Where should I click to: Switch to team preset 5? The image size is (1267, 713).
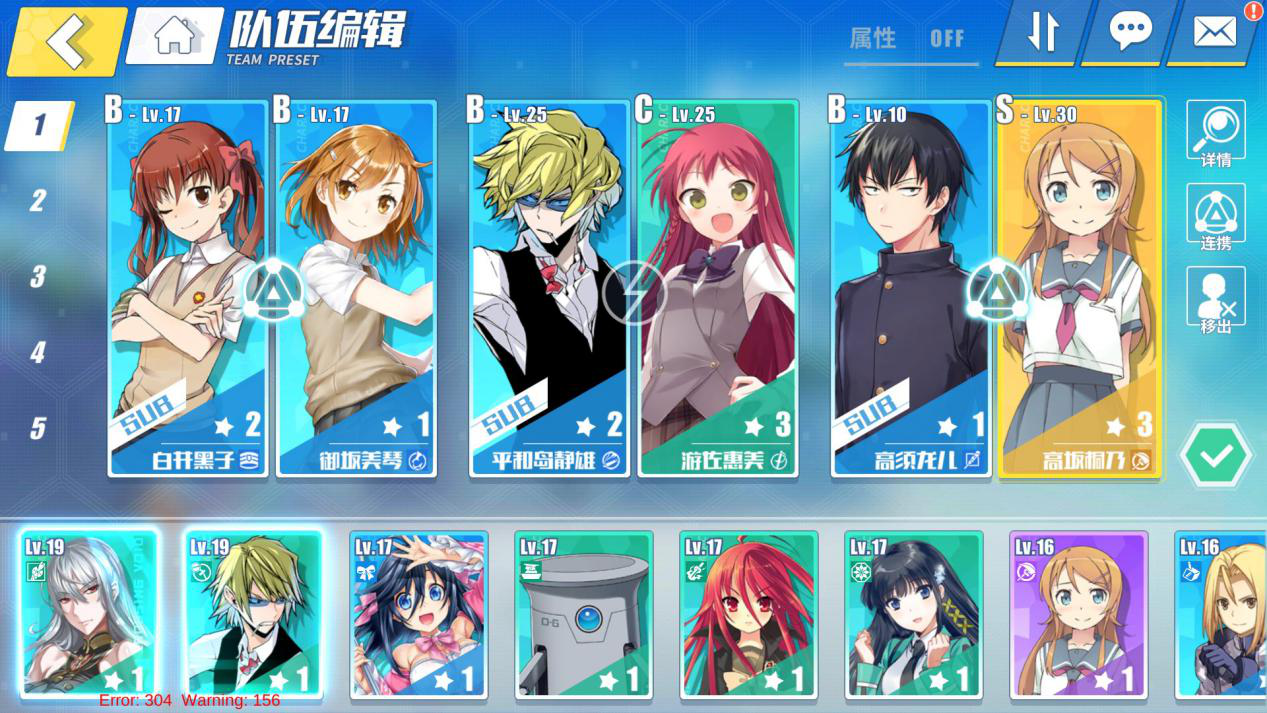tap(38, 428)
